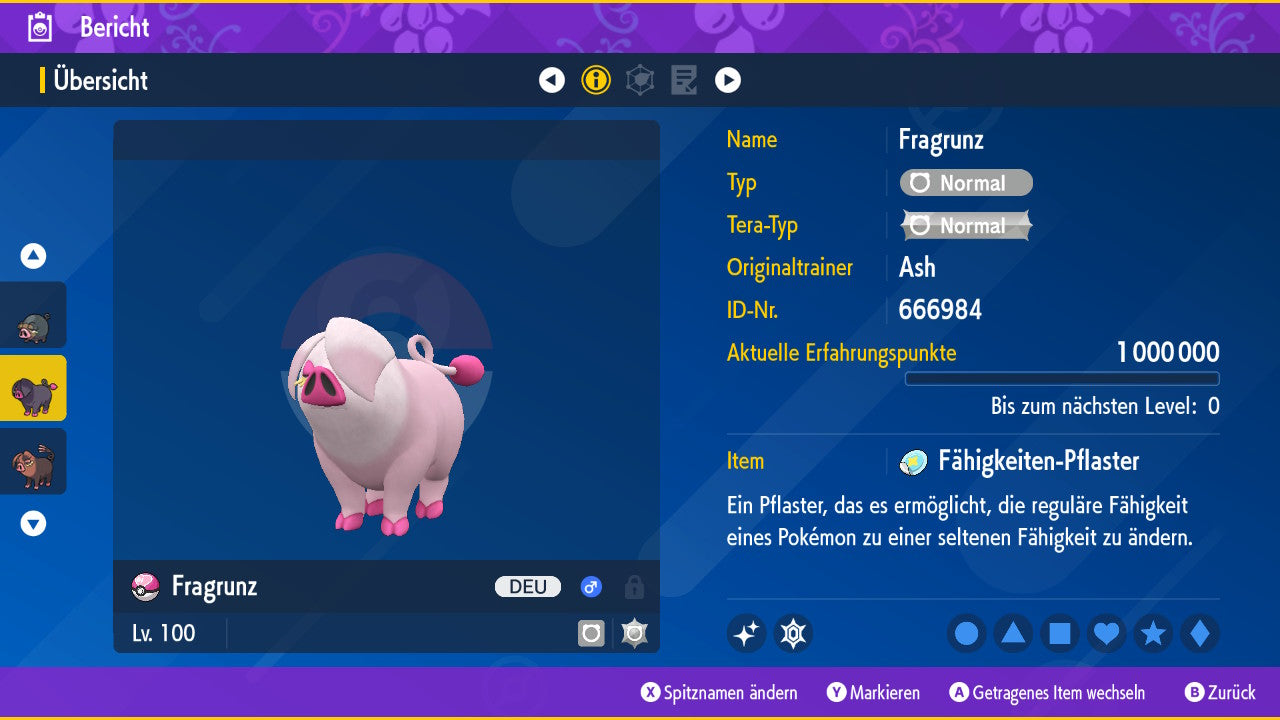Click the Normal Tera-Typ badge

click(966, 226)
